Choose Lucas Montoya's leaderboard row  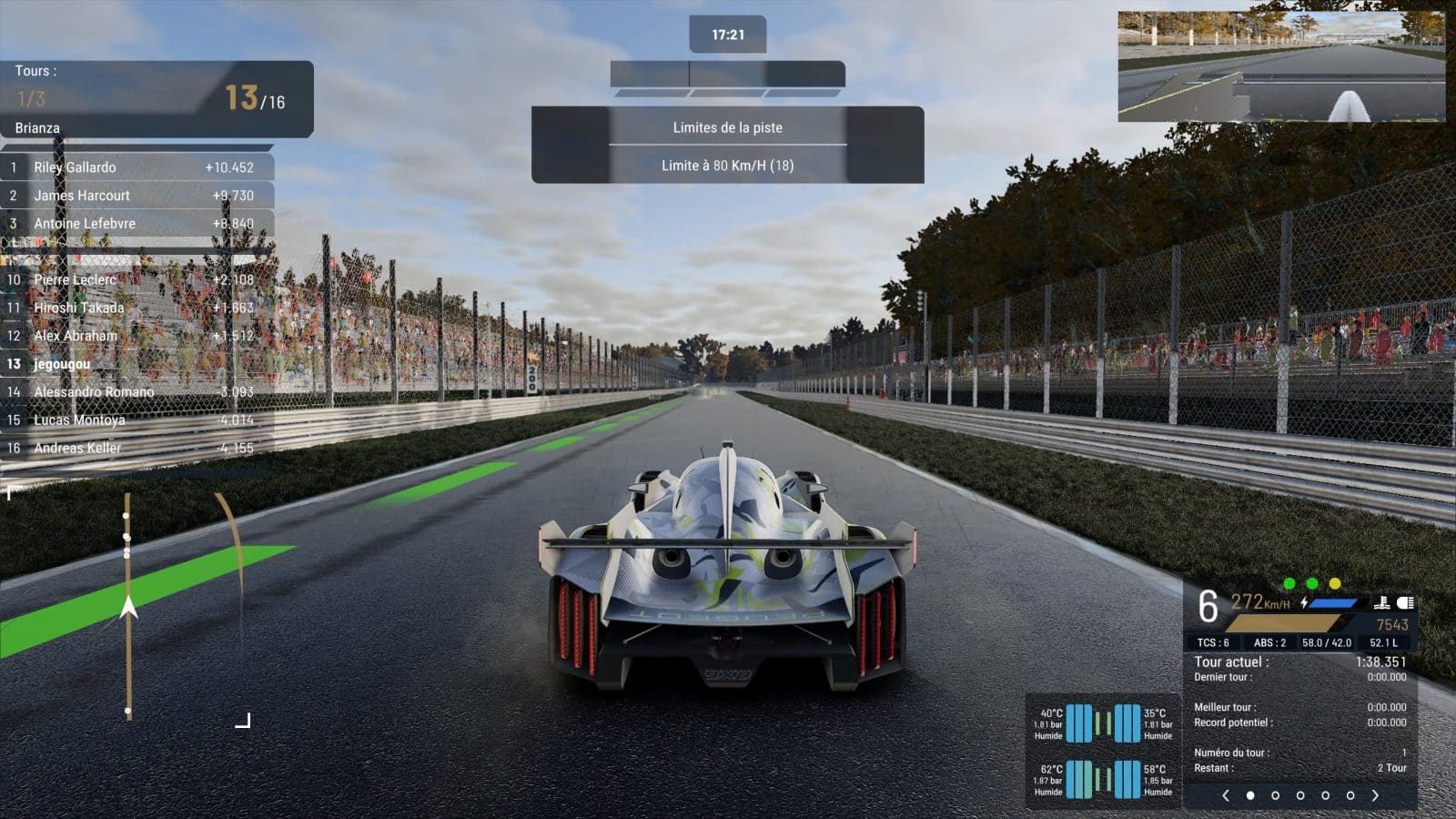click(x=136, y=420)
